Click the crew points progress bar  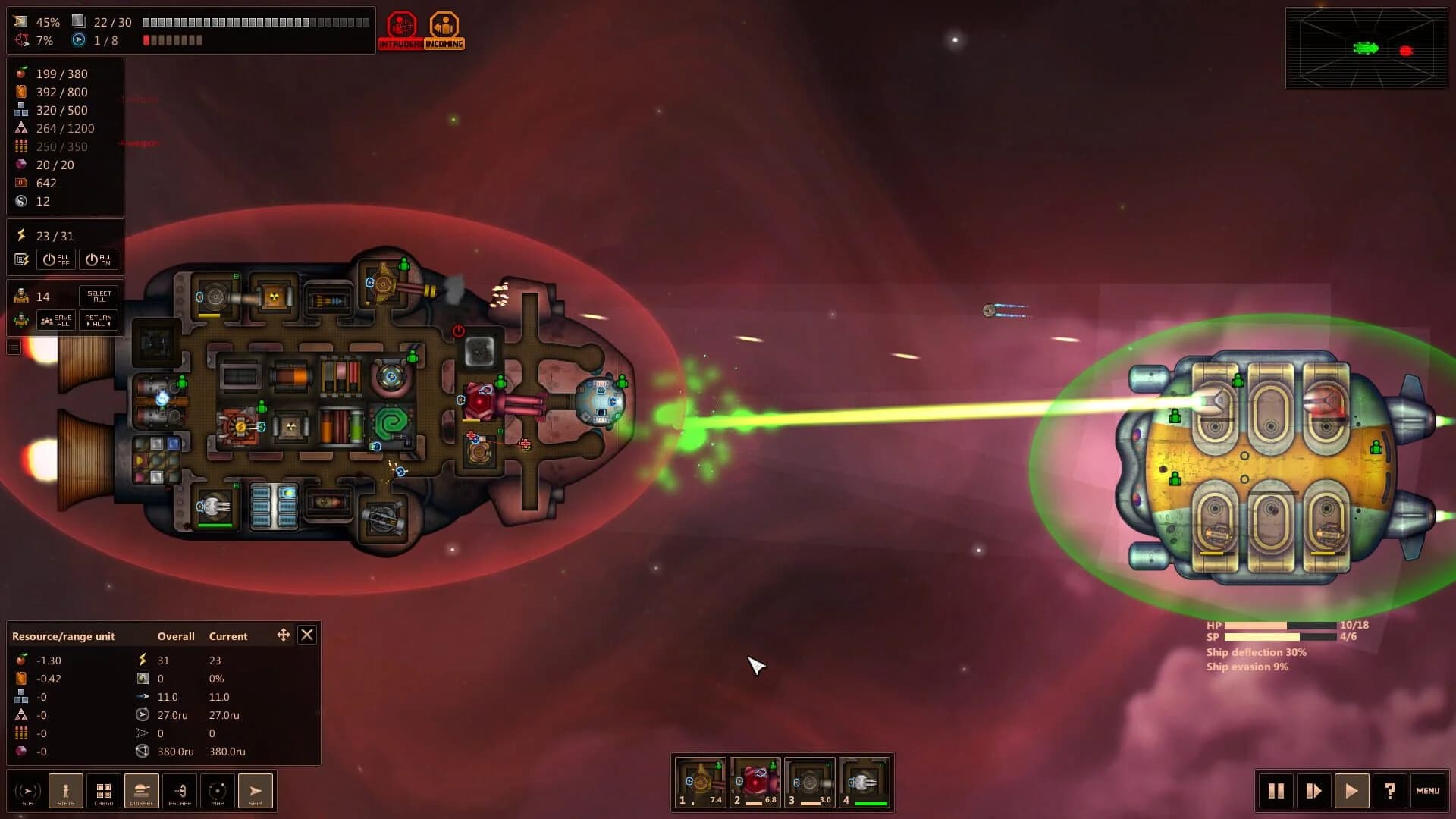(x=171, y=40)
